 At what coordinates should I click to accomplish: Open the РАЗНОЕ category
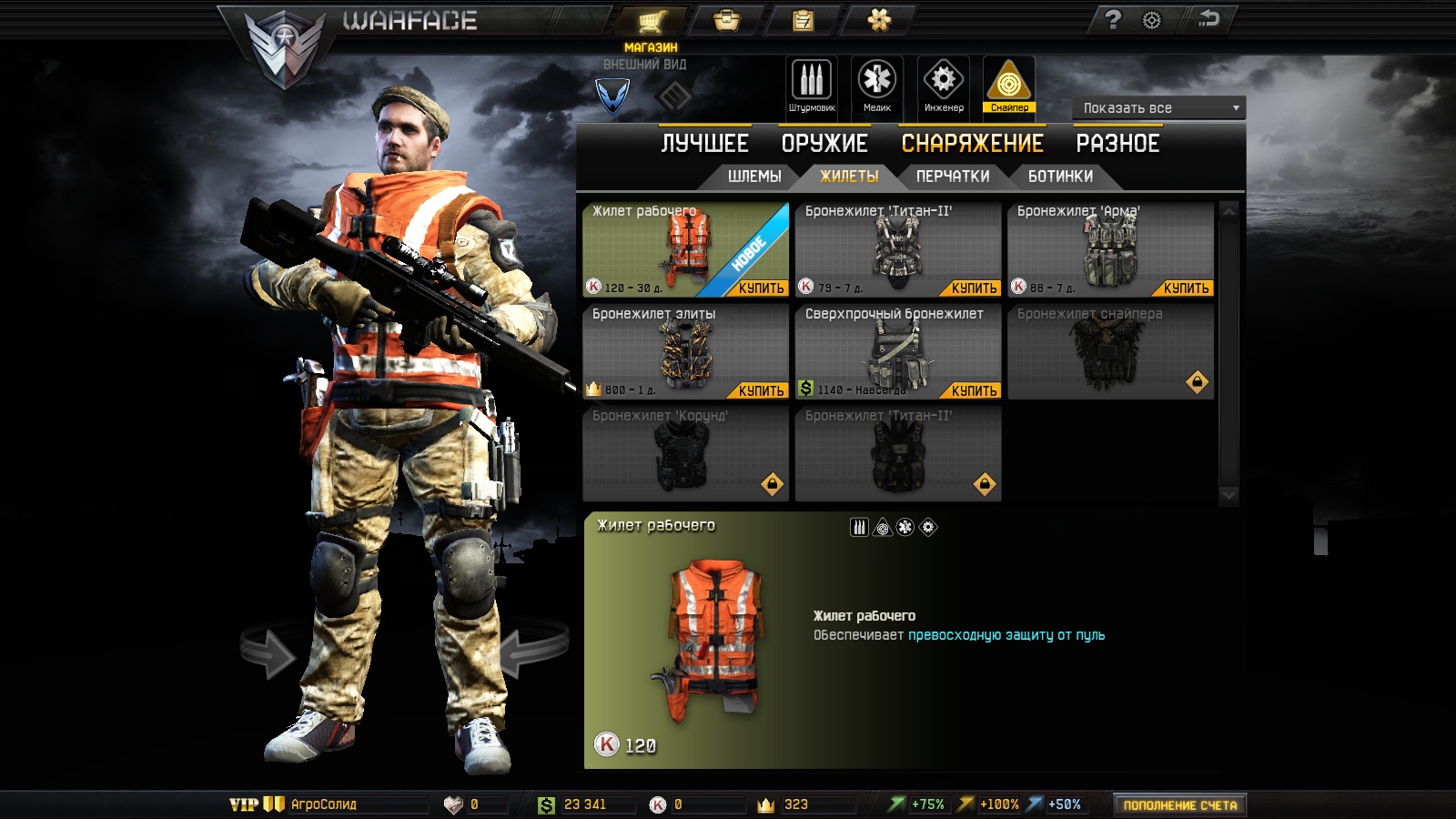tap(1117, 144)
